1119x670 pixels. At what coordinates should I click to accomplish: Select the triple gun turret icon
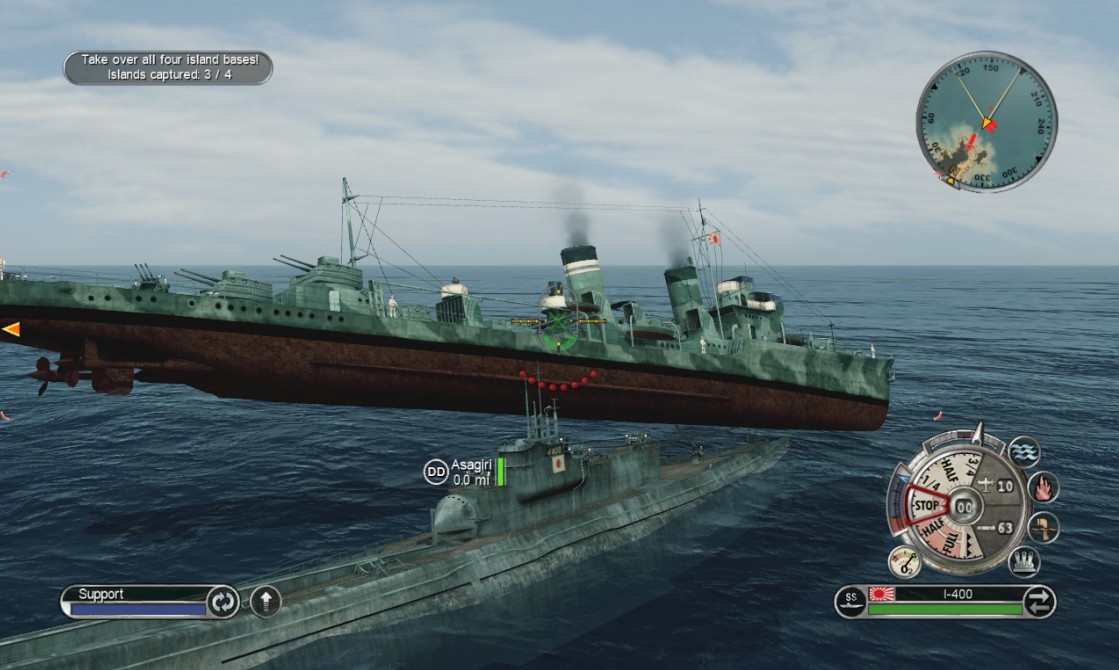click(1023, 562)
